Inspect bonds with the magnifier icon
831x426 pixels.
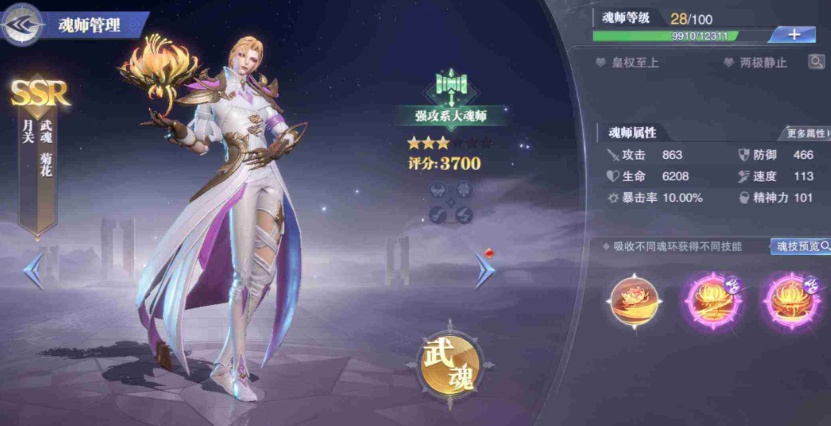click(817, 62)
